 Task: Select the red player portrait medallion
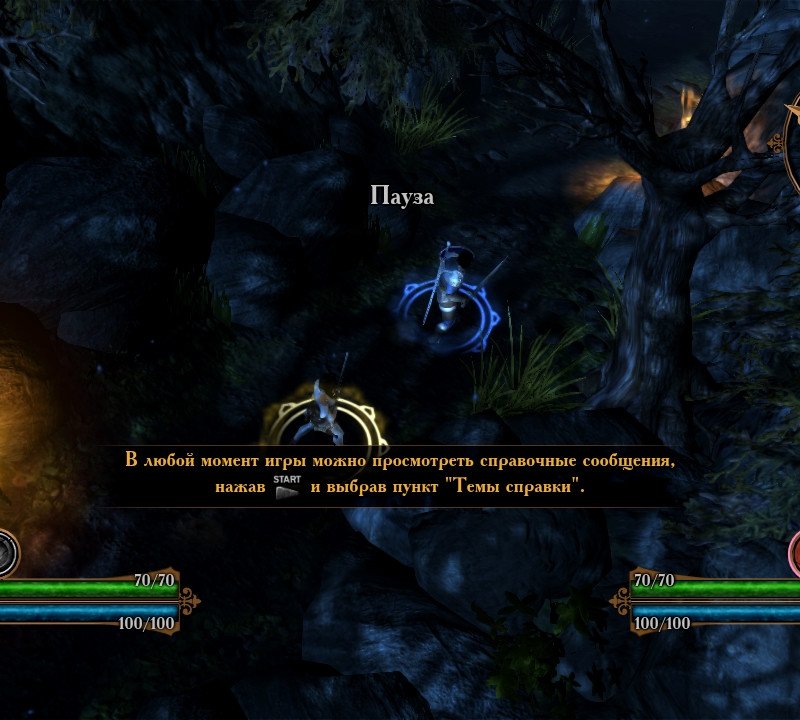795,553
